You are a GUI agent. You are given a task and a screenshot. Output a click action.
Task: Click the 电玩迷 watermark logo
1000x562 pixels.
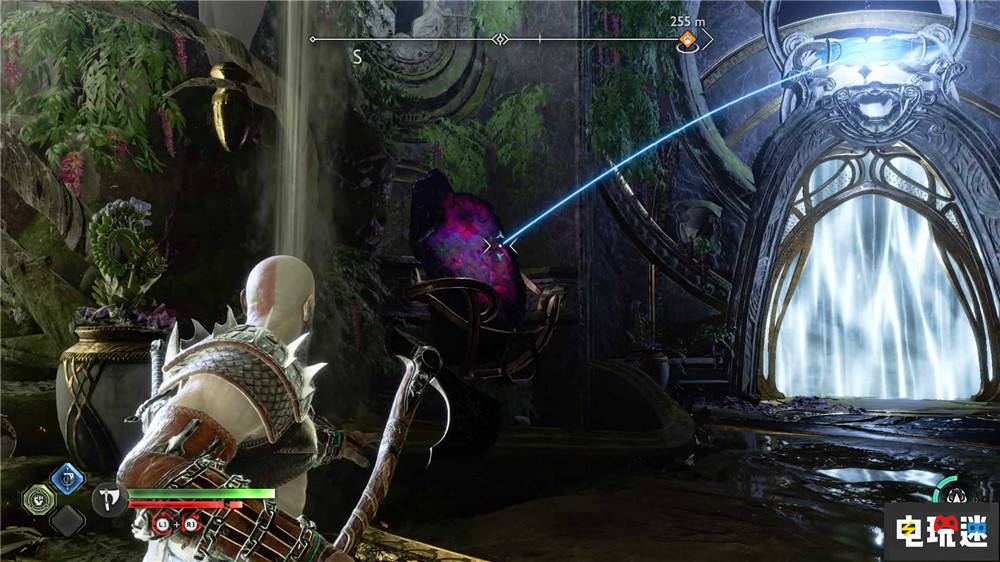(938, 526)
